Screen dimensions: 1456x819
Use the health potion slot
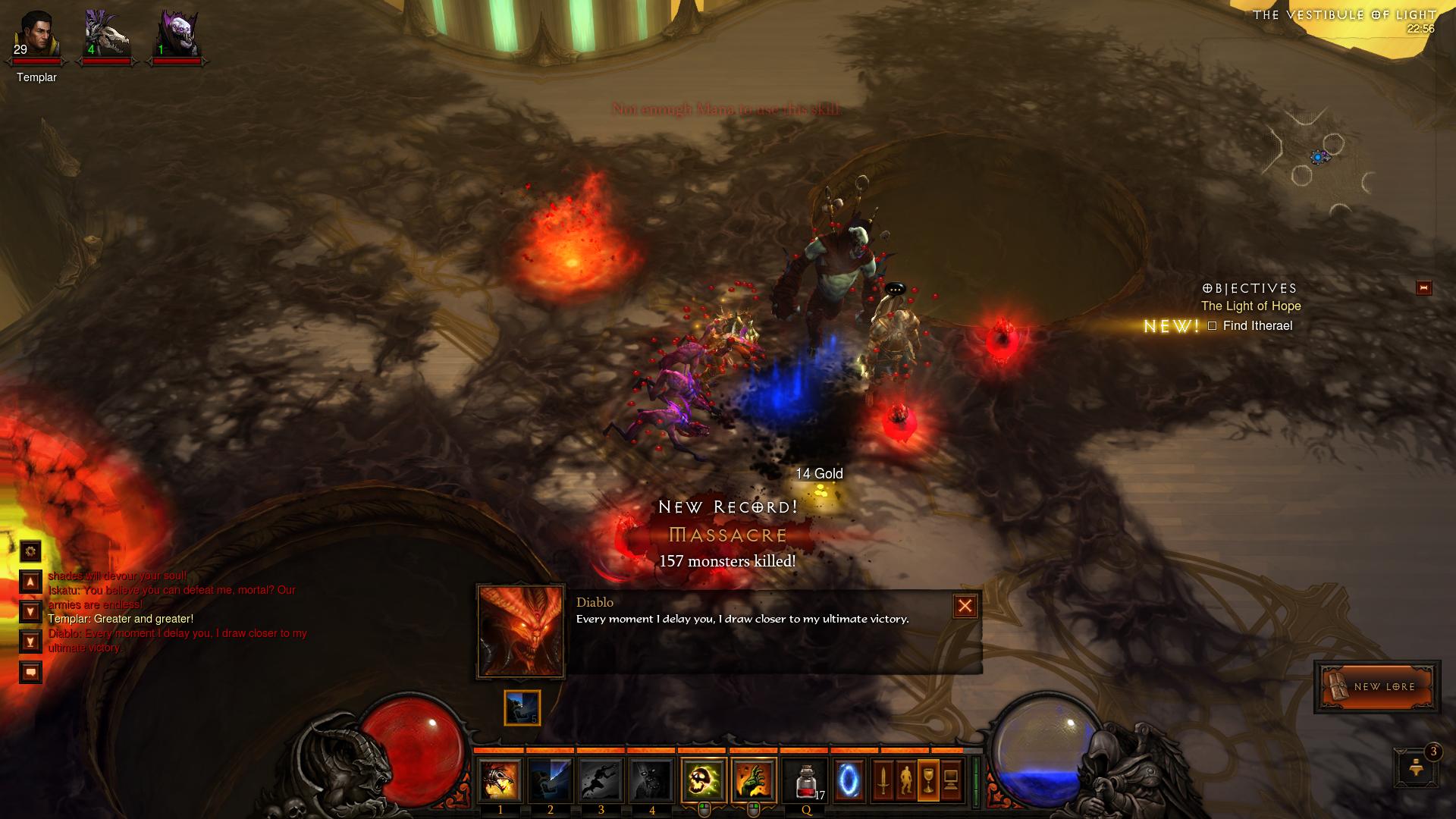(805, 780)
